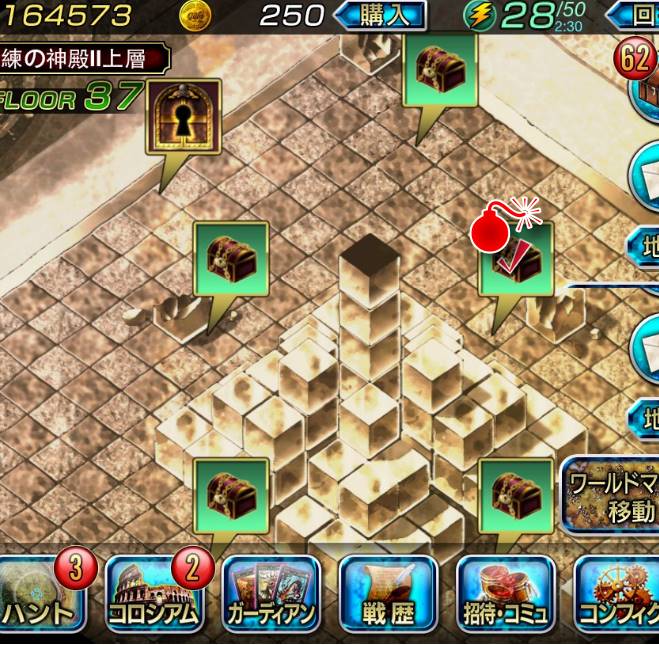Select the golden keyhole door marker
Image resolution: width=659 pixels, height=645 pixels.
(x=183, y=117)
